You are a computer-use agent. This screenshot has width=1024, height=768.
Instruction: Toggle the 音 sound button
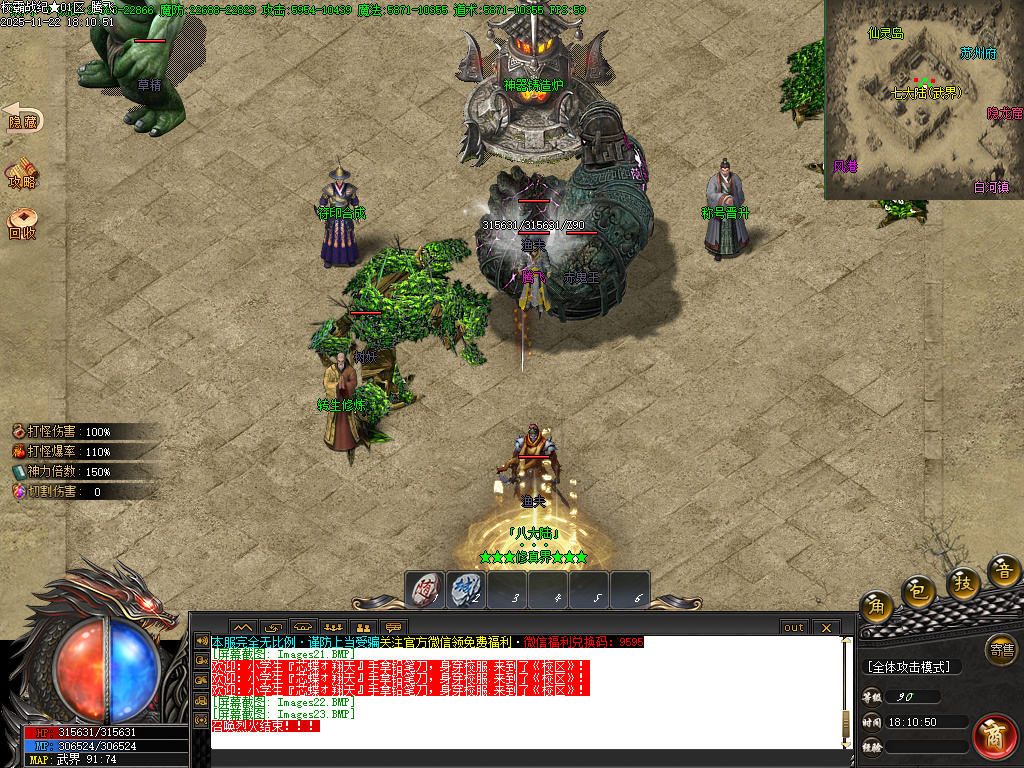click(1003, 572)
